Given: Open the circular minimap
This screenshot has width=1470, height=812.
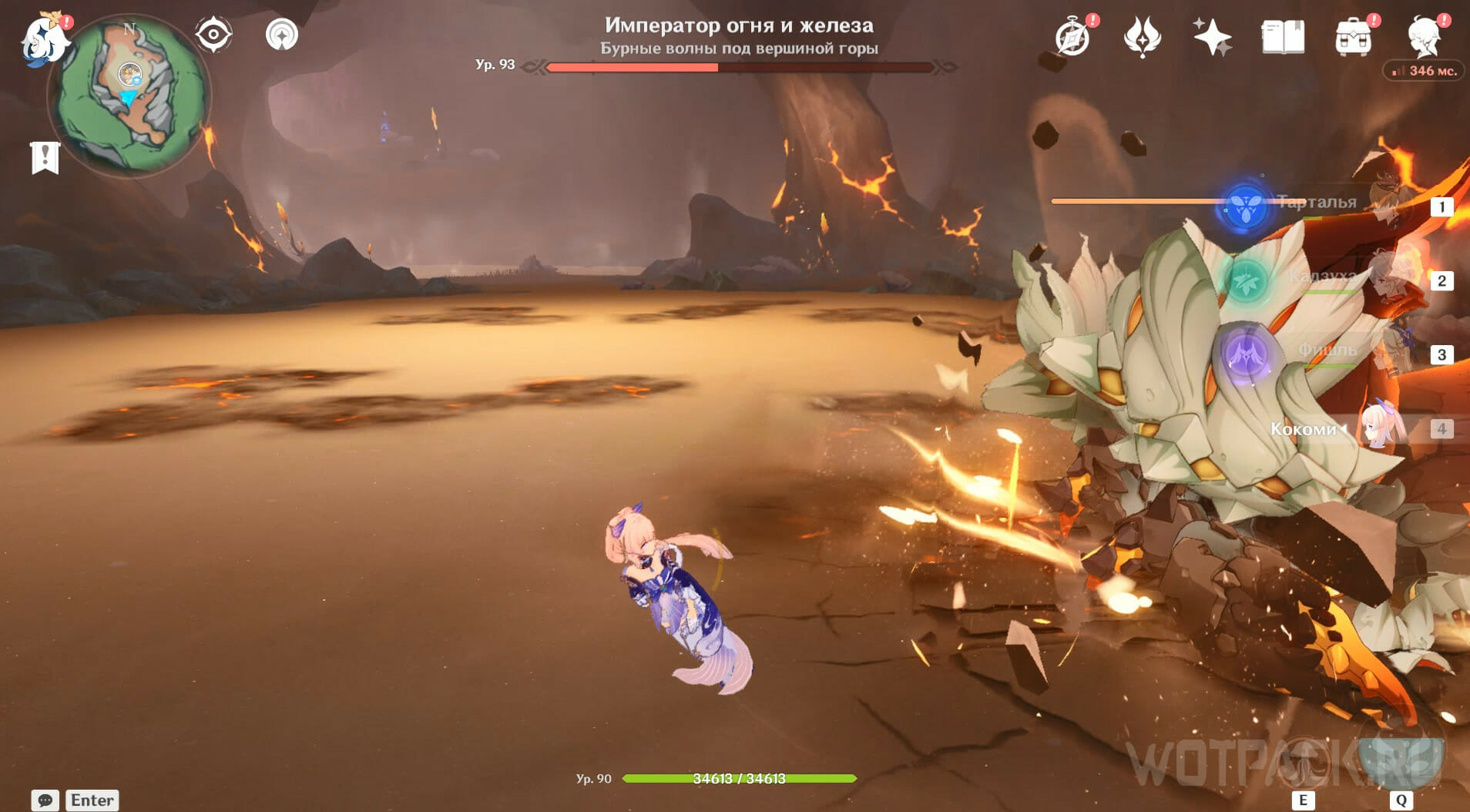Looking at the screenshot, I should [x=129, y=96].
